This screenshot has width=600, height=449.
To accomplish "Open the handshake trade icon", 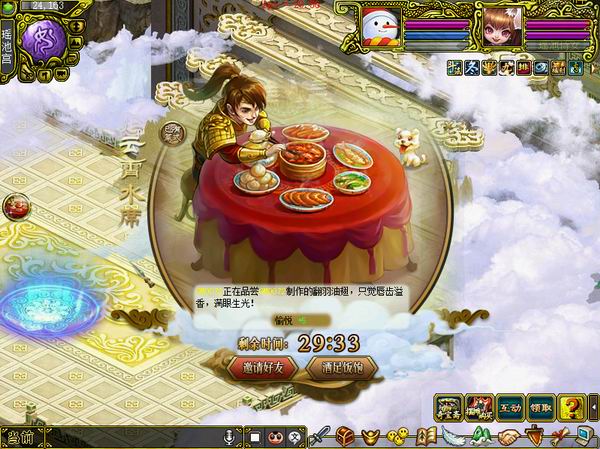I will pyautogui.click(x=509, y=437).
